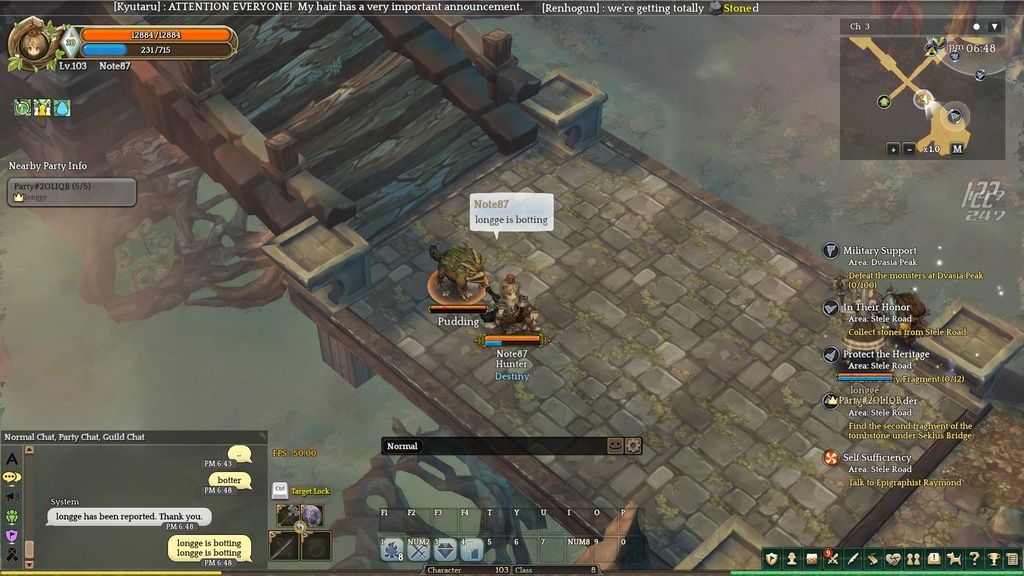Screen dimensions: 1024x576
Task: Zoom out the minimap with the minus button
Action: 909,149
